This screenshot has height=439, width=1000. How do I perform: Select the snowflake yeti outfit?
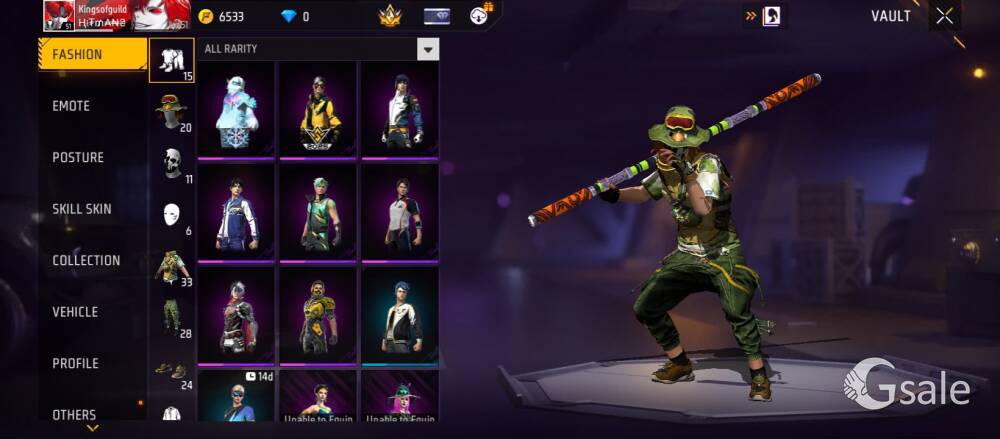pyautogui.click(x=237, y=108)
